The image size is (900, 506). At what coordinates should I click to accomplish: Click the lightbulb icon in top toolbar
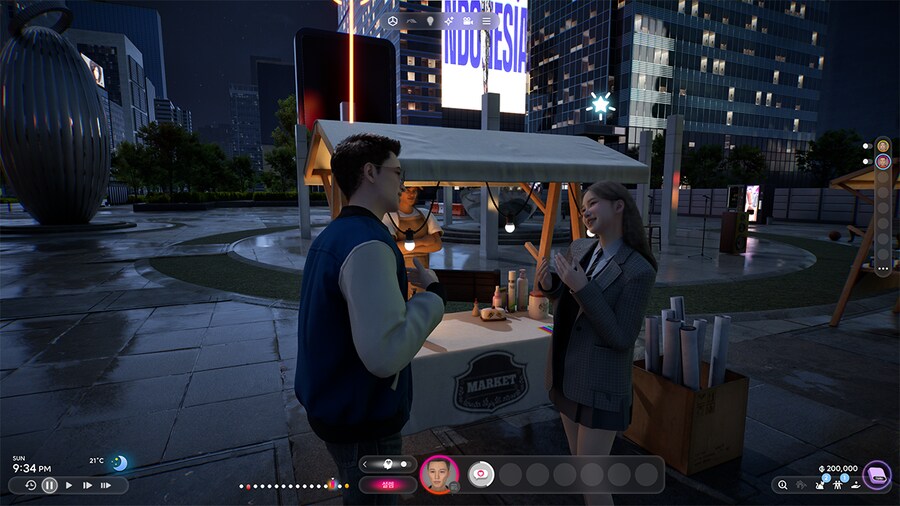click(x=430, y=20)
